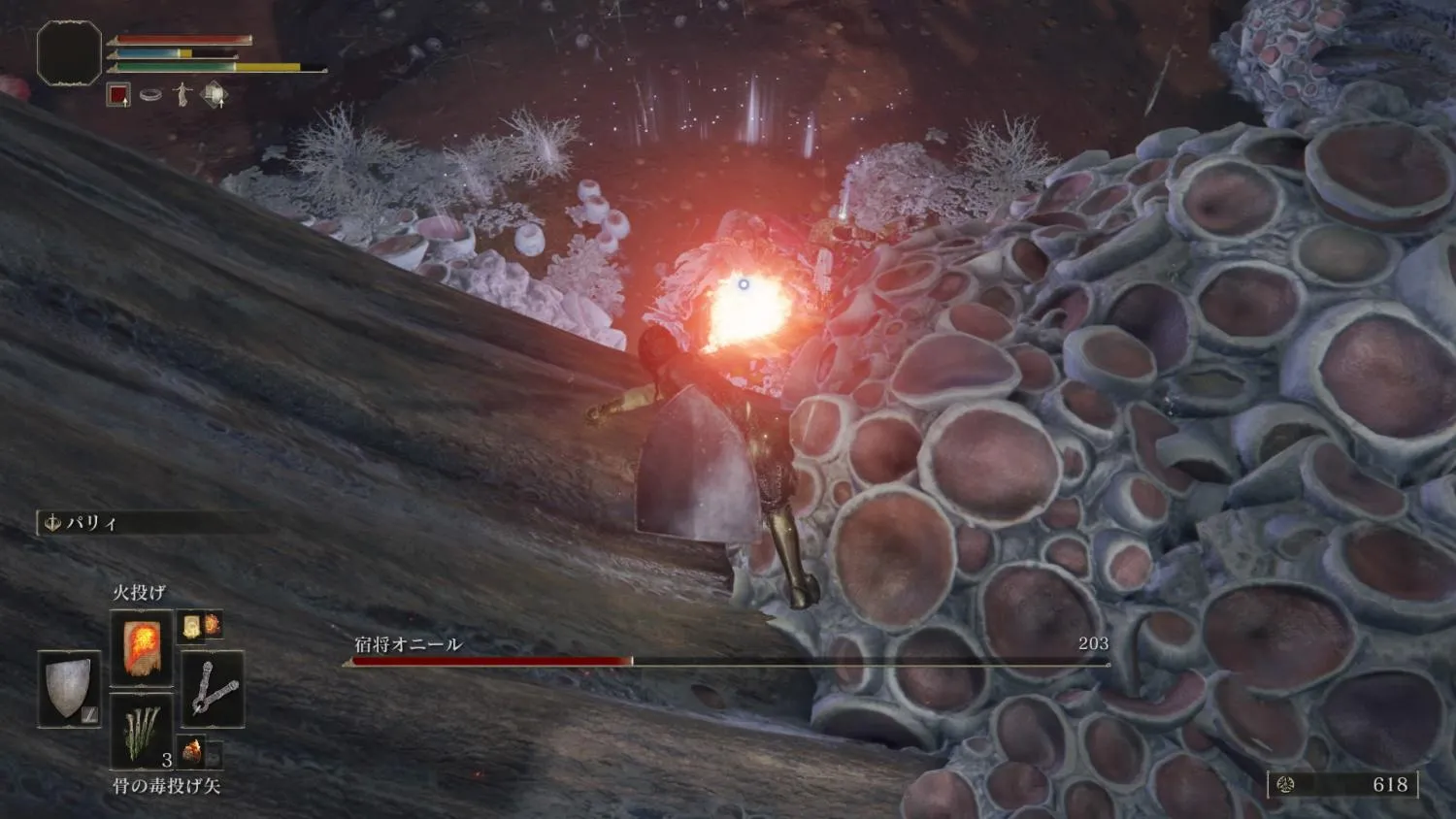Click the empty octagonal portrait frame
This screenshot has height=819, width=1456.
click(x=69, y=52)
